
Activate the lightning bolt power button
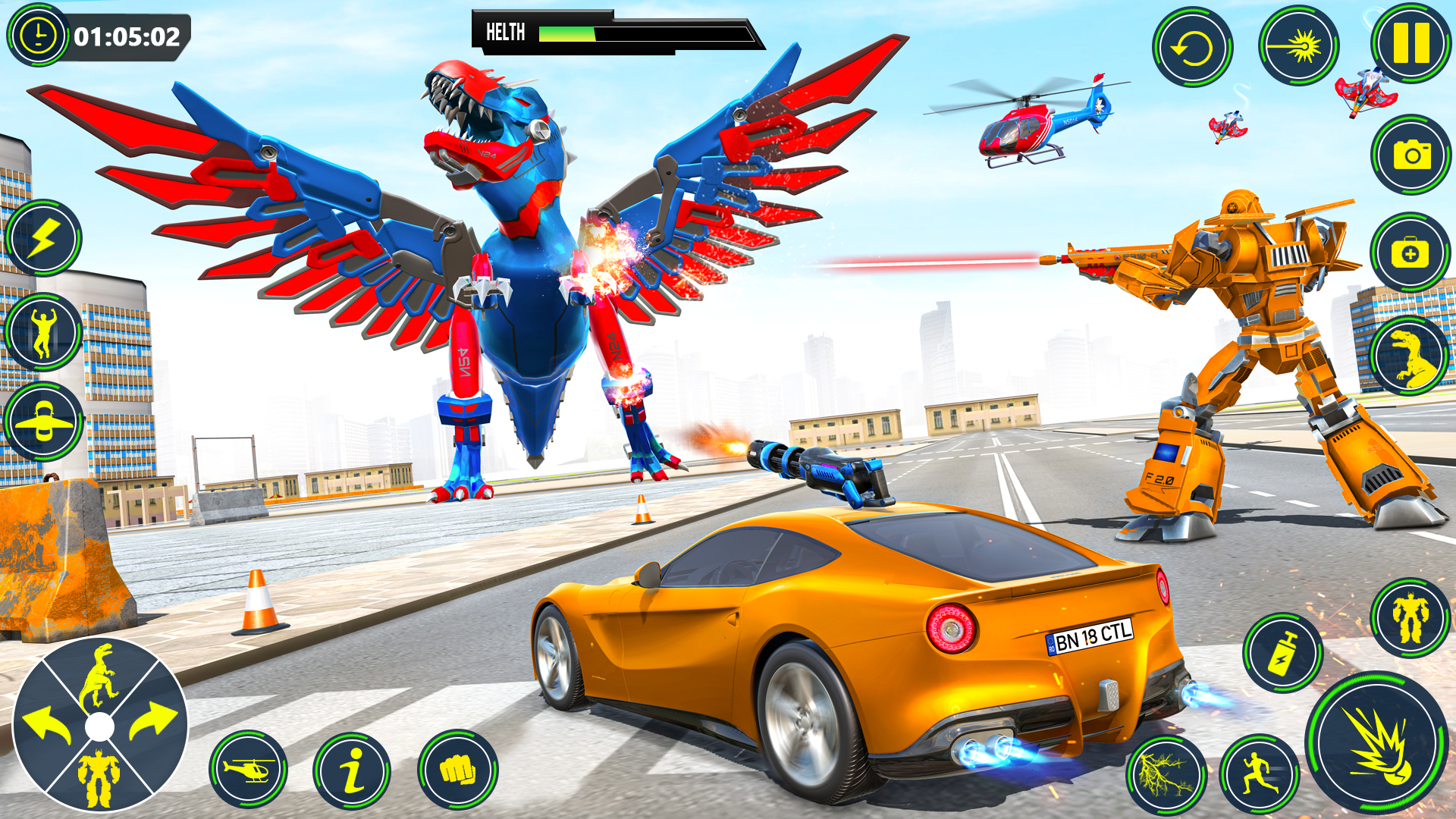(43, 239)
